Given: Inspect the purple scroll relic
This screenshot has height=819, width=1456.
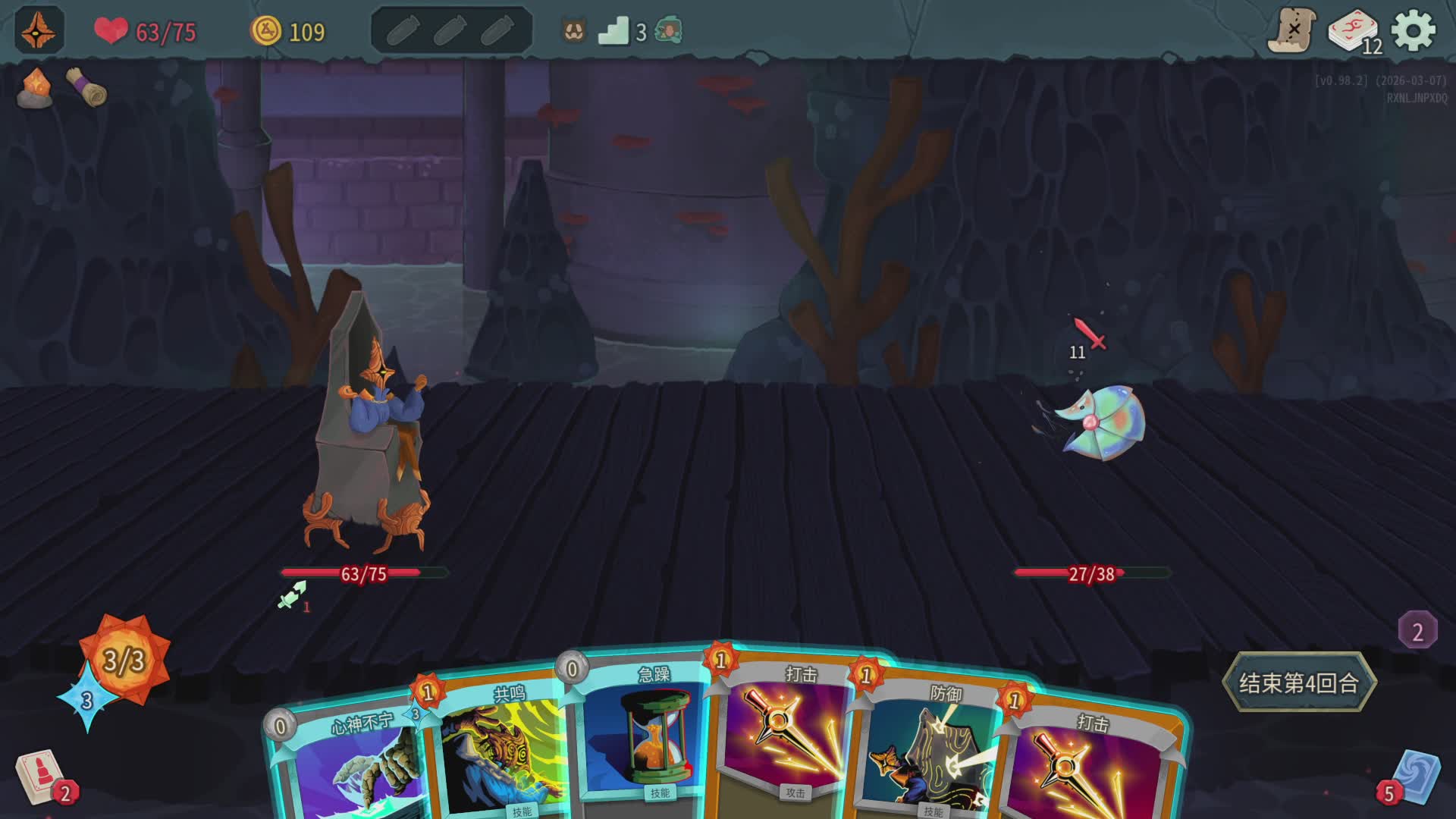Looking at the screenshot, I should (x=86, y=86).
